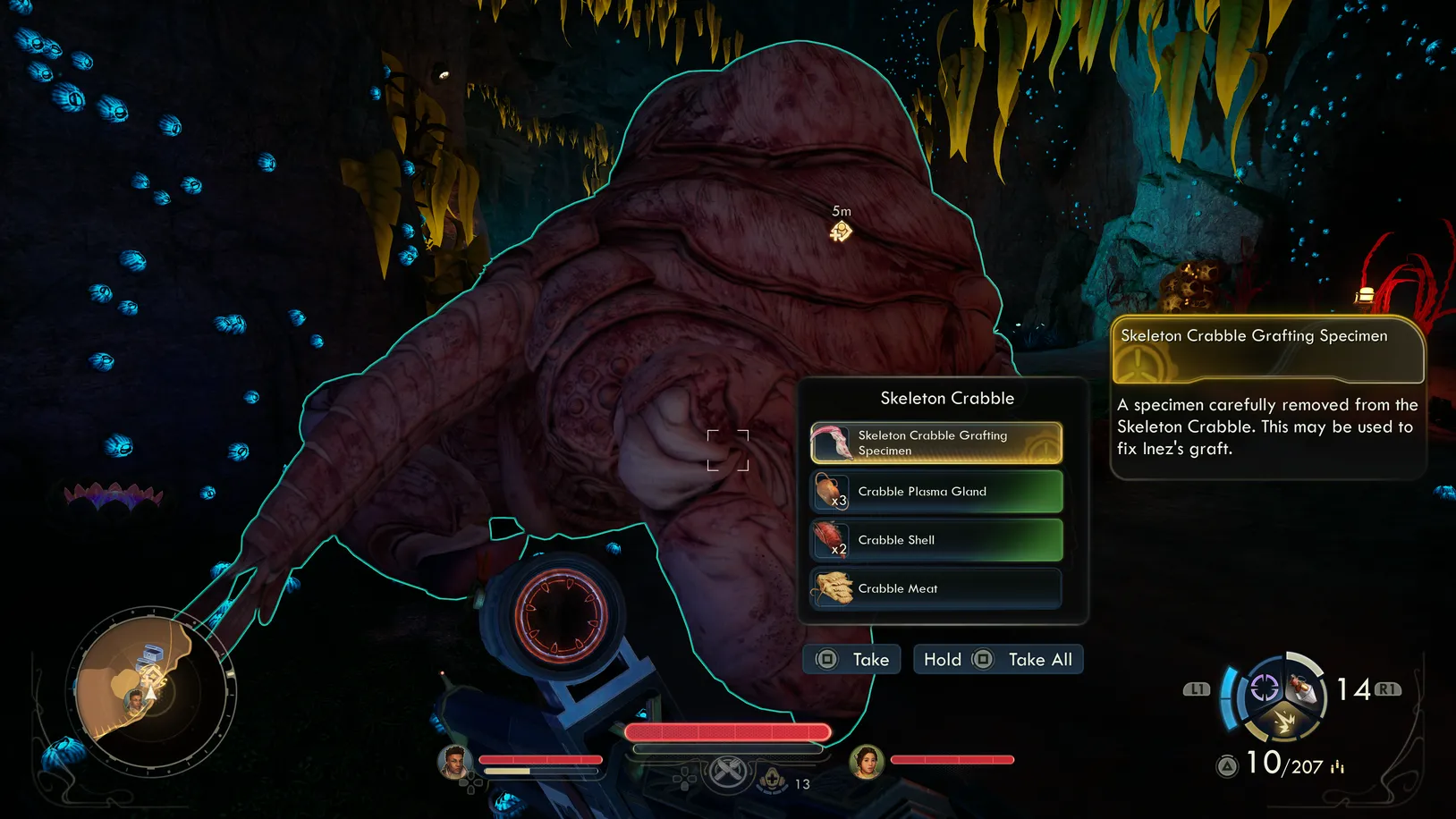Click the male companion portrait
The height and width of the screenshot is (819, 1456).
pos(454,761)
